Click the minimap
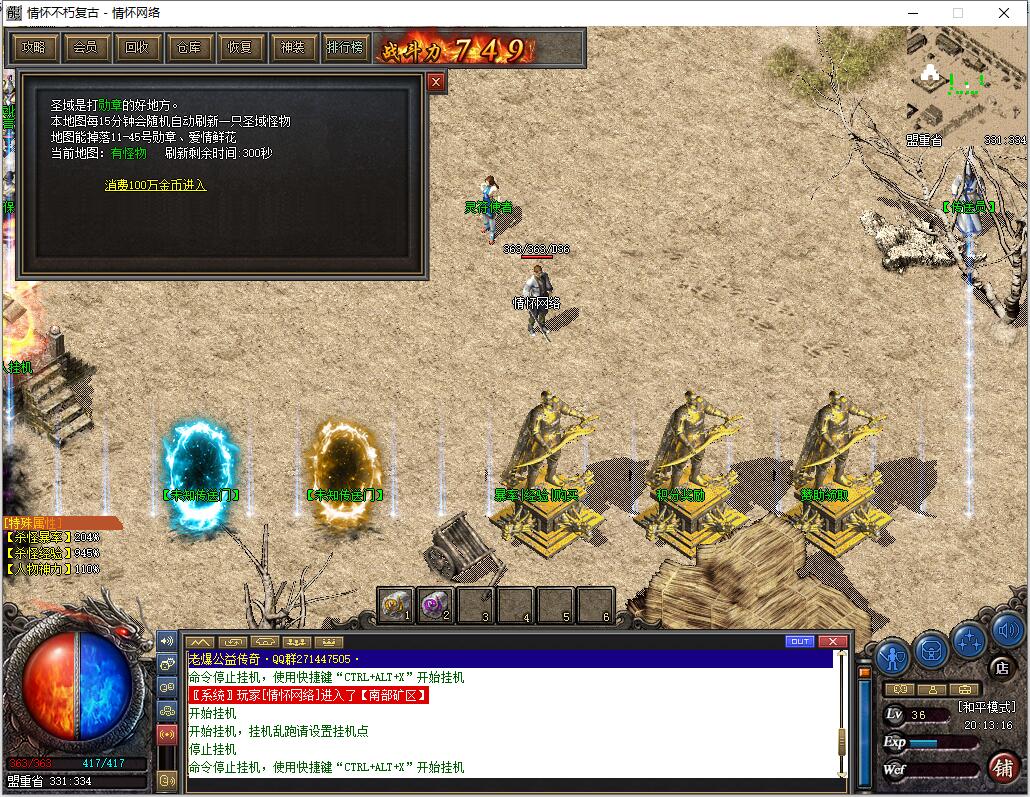1030x797 pixels. point(966,80)
